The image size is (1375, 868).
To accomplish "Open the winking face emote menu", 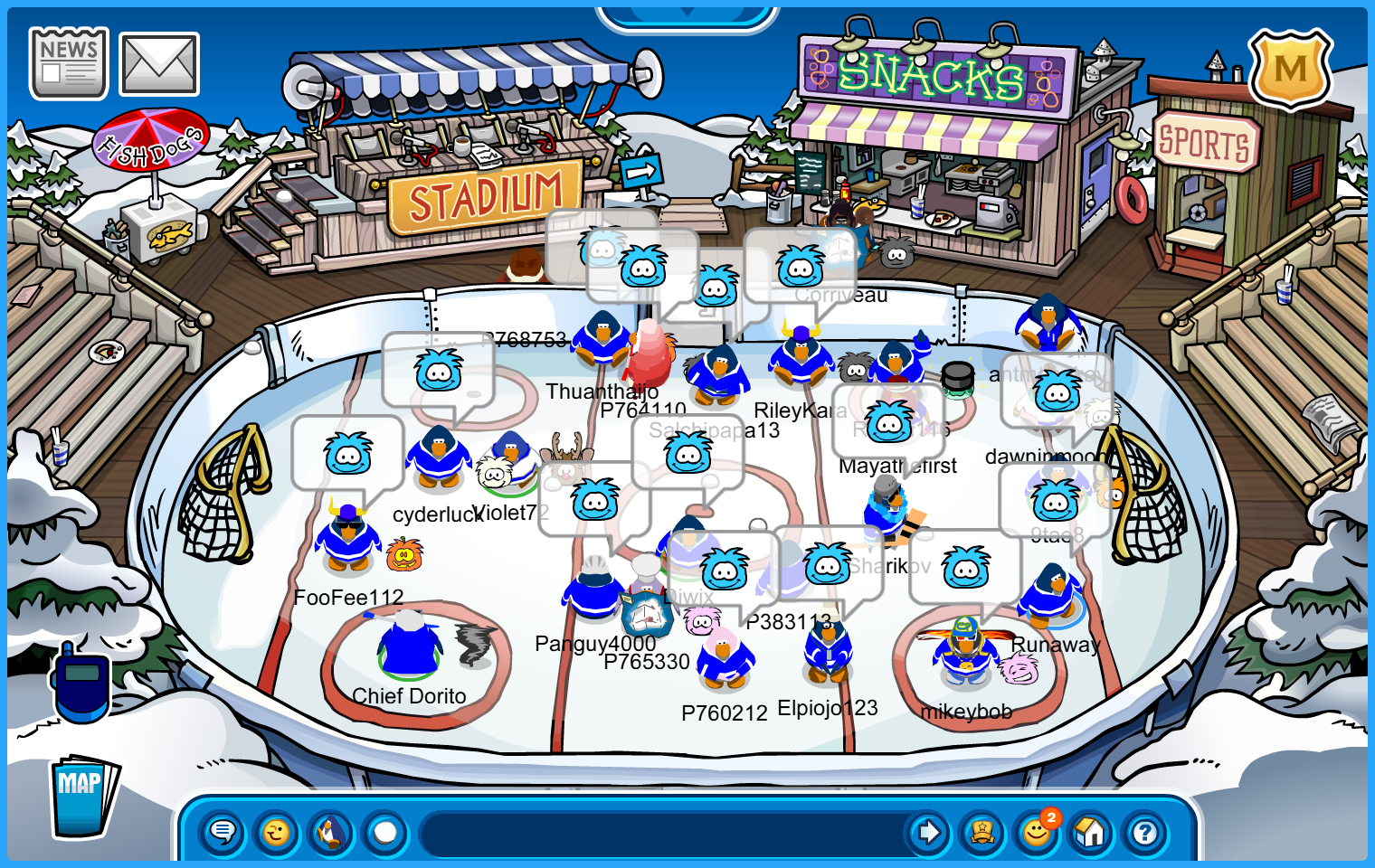I will click(x=277, y=832).
